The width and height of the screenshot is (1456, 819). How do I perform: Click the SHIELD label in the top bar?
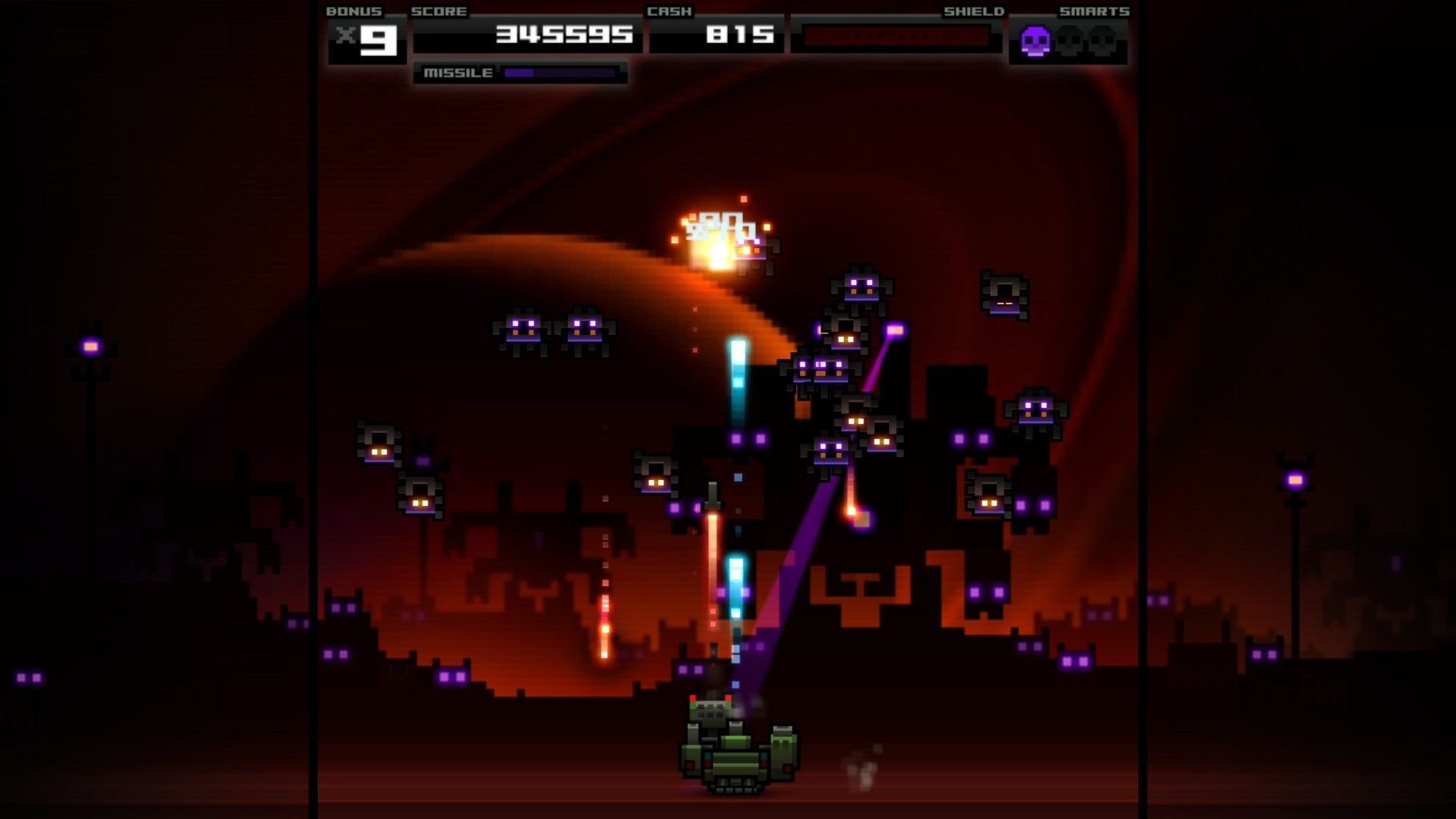tap(973, 11)
